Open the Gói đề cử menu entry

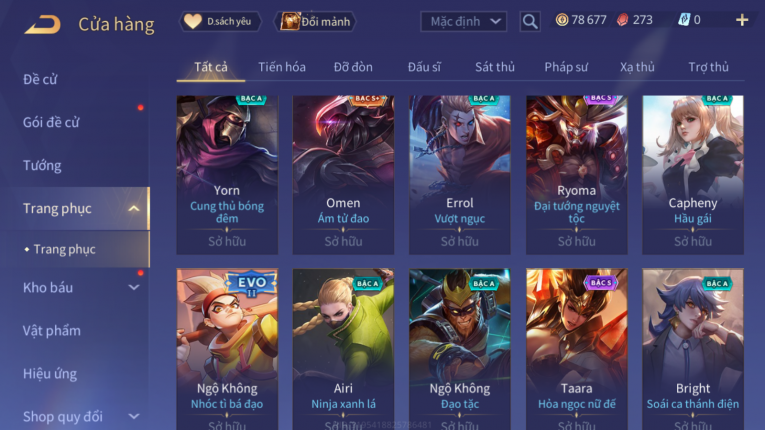51,122
